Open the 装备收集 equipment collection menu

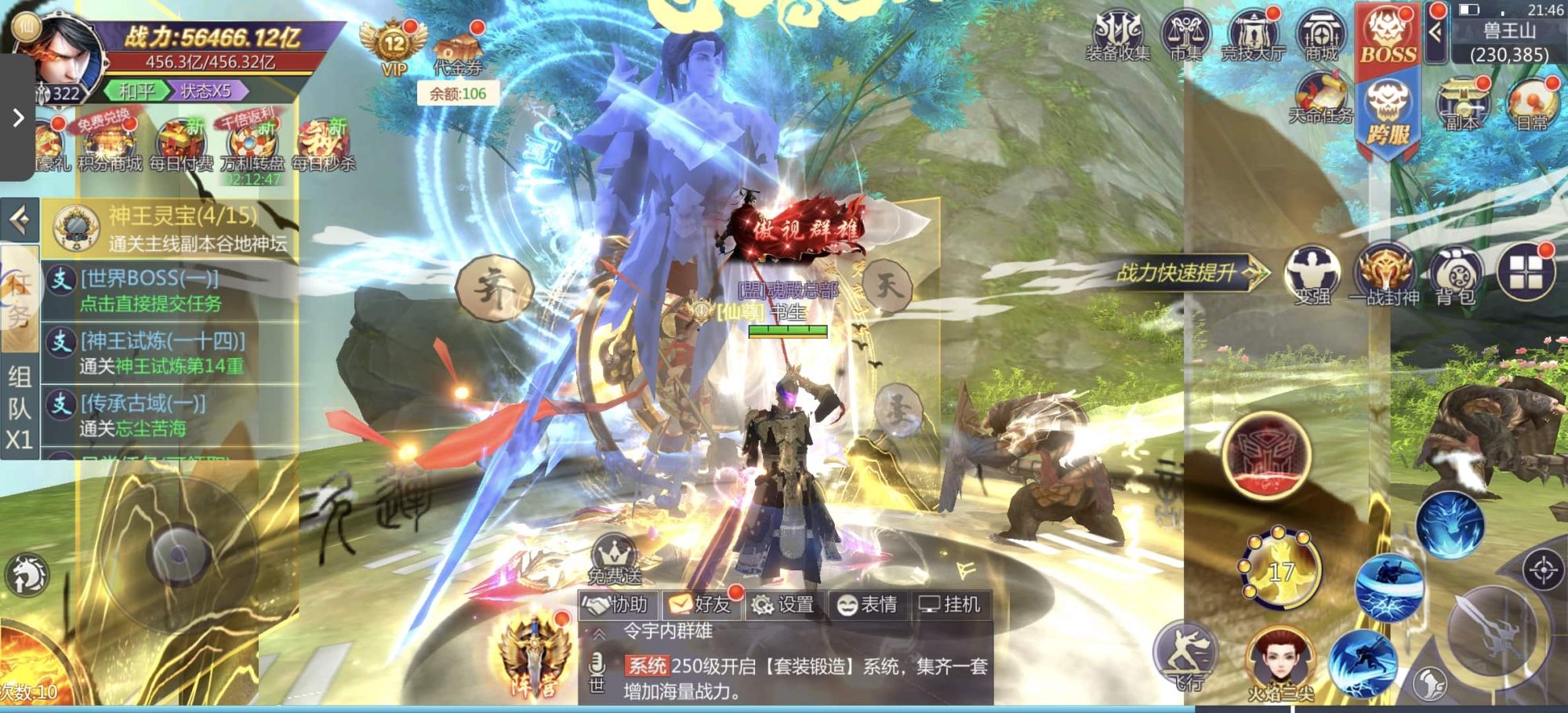pyautogui.click(x=1117, y=35)
